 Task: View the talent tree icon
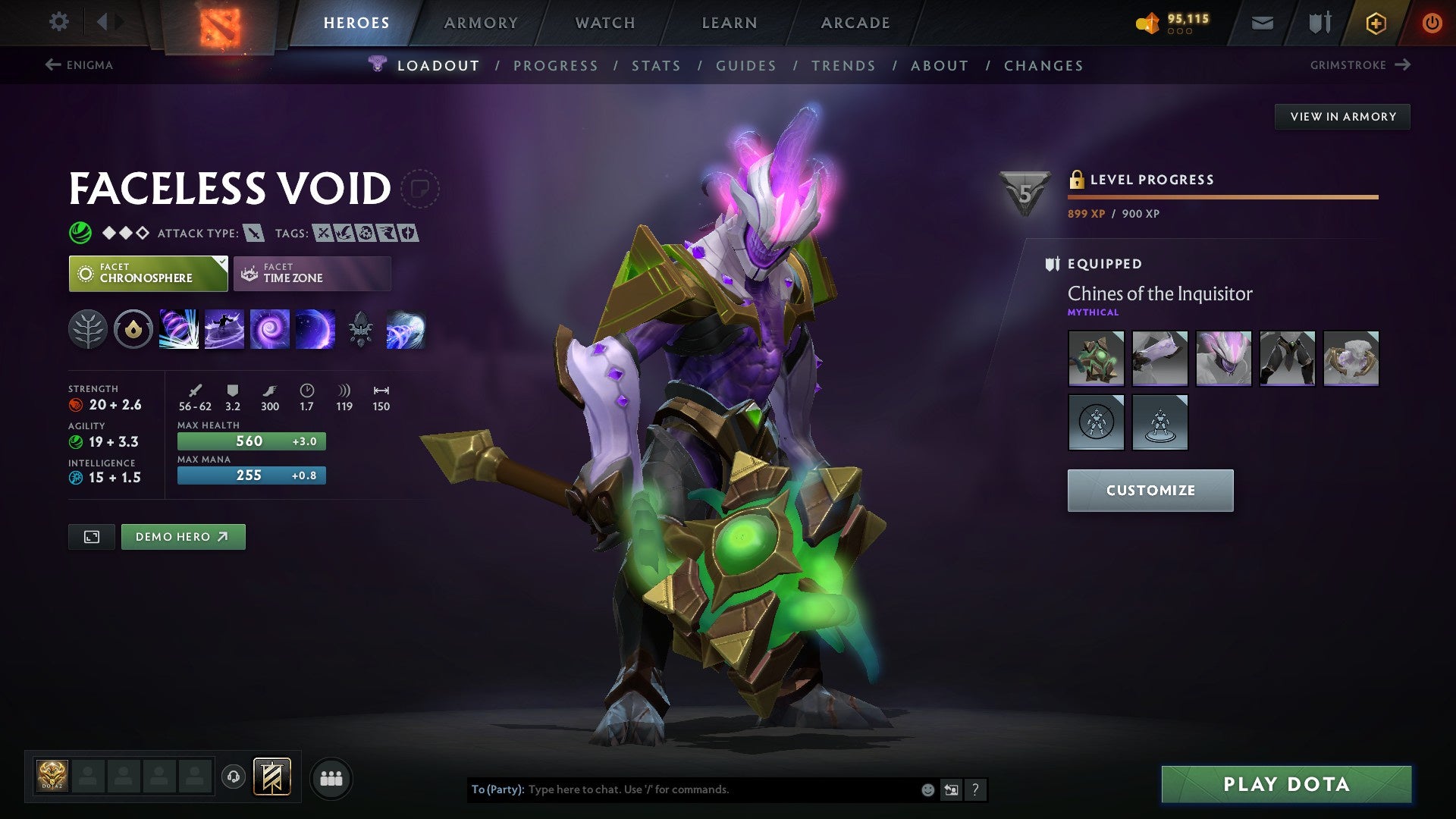[x=89, y=330]
